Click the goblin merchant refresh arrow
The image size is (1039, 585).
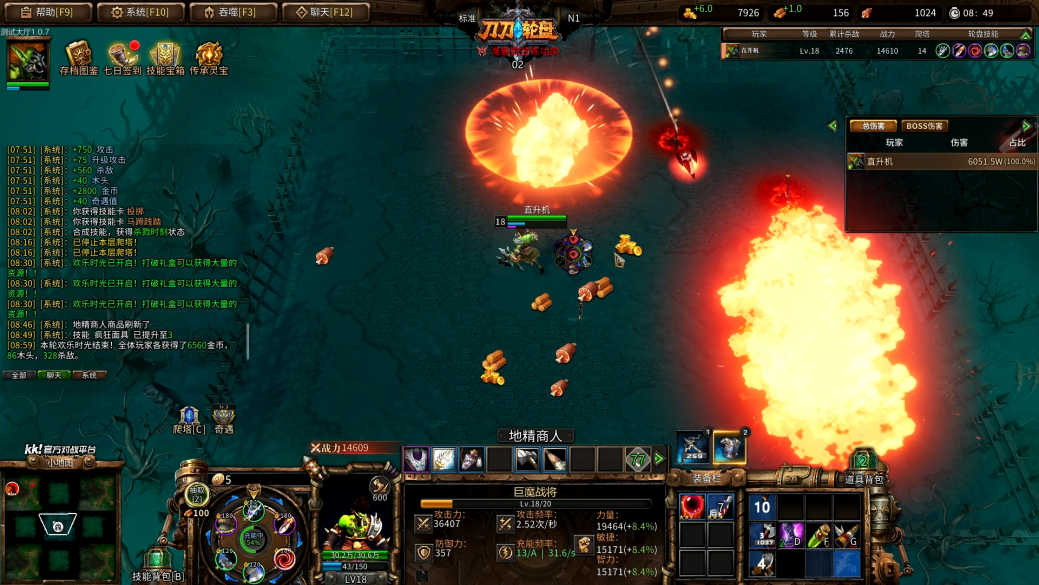coord(659,459)
